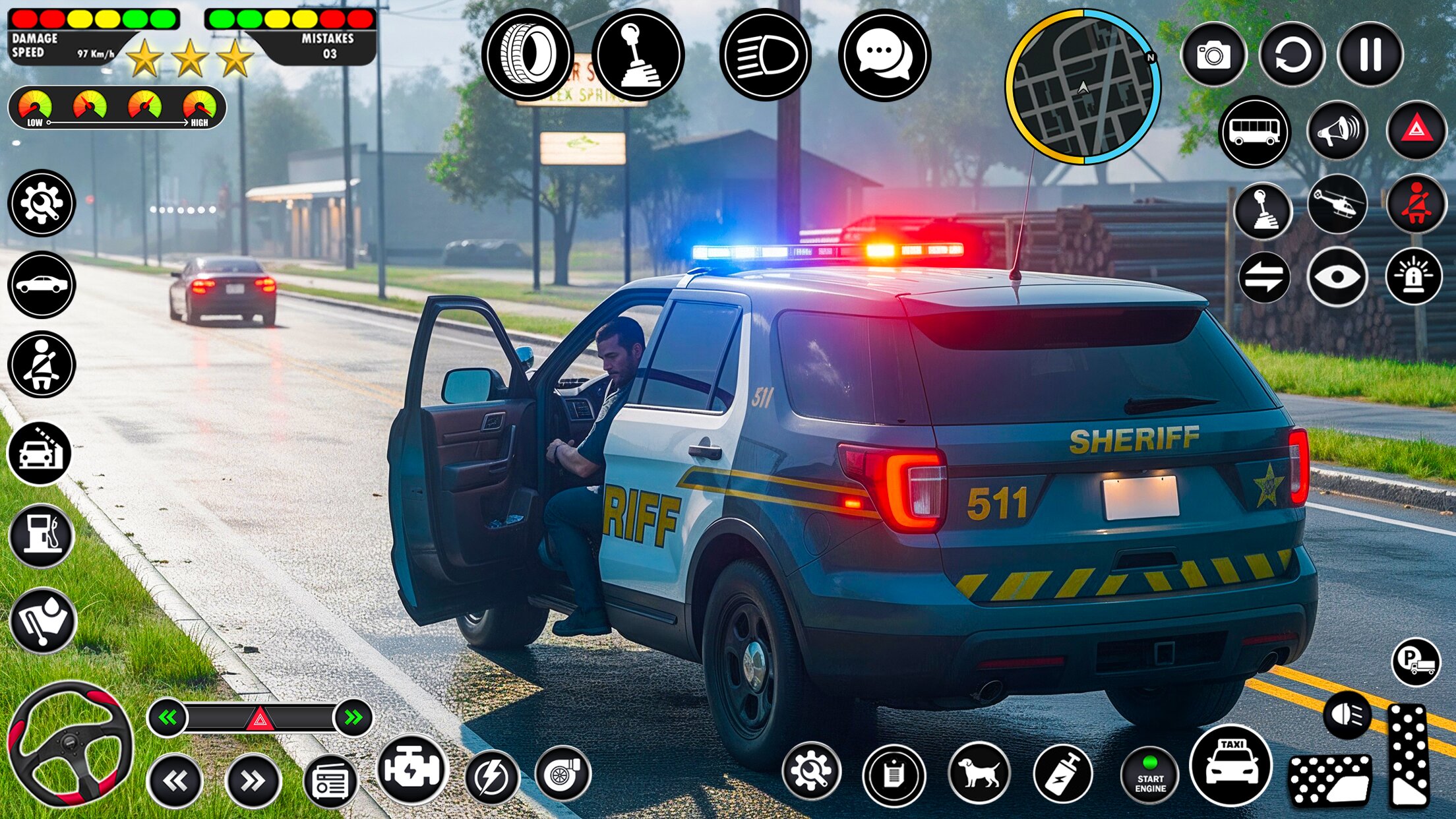Activate the police beacon light icon
1456x819 pixels.
(1414, 277)
